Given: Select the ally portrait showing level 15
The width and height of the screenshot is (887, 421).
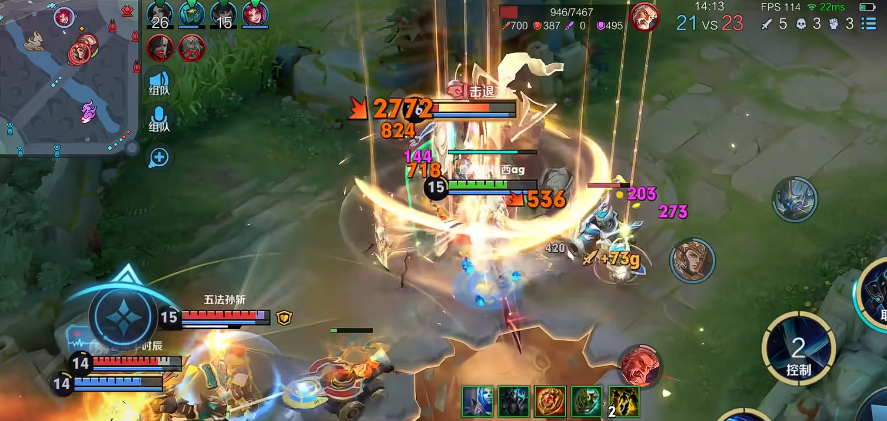Looking at the screenshot, I should coord(222,15).
